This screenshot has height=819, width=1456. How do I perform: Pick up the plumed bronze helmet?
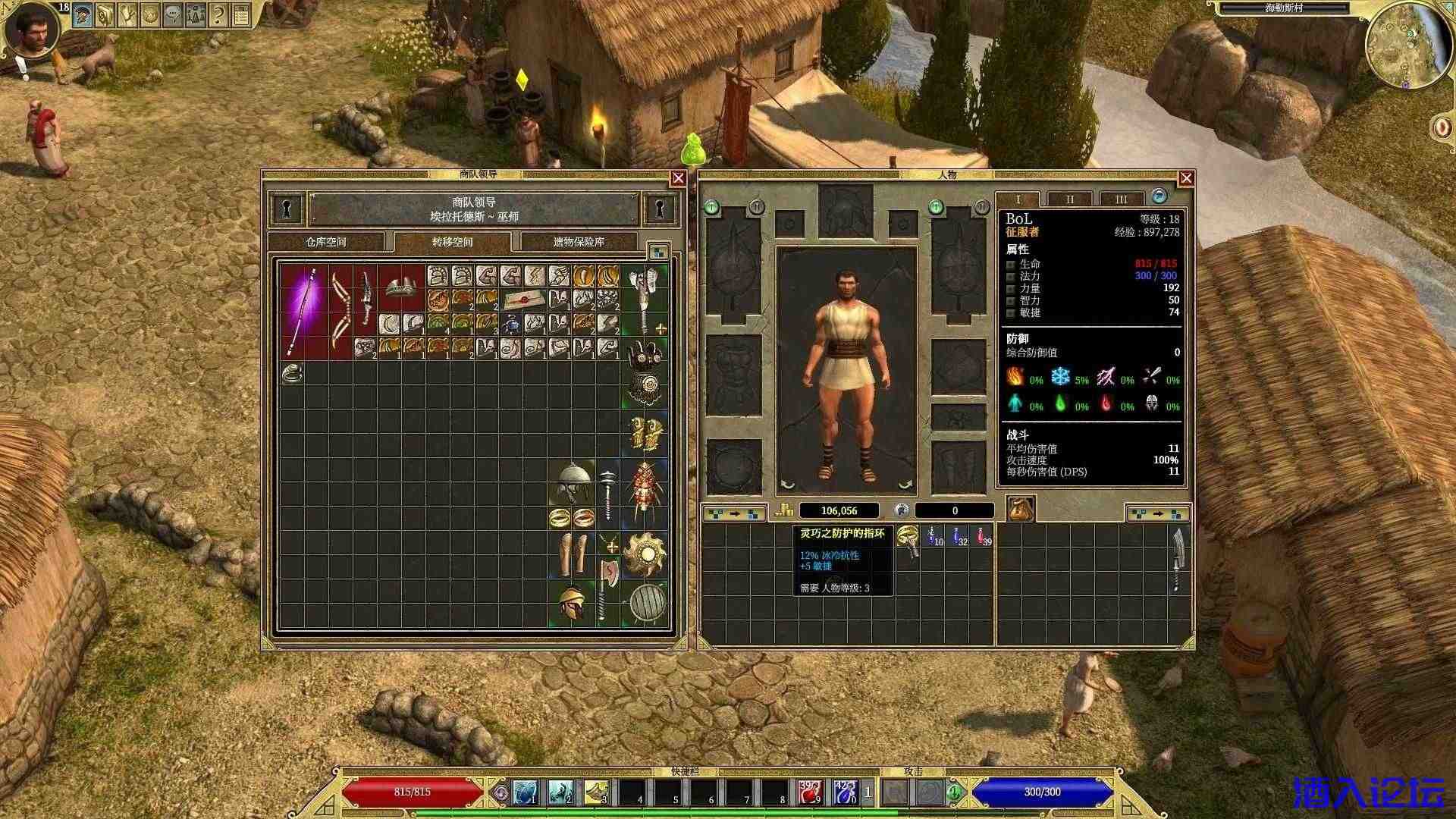pyautogui.click(x=572, y=604)
